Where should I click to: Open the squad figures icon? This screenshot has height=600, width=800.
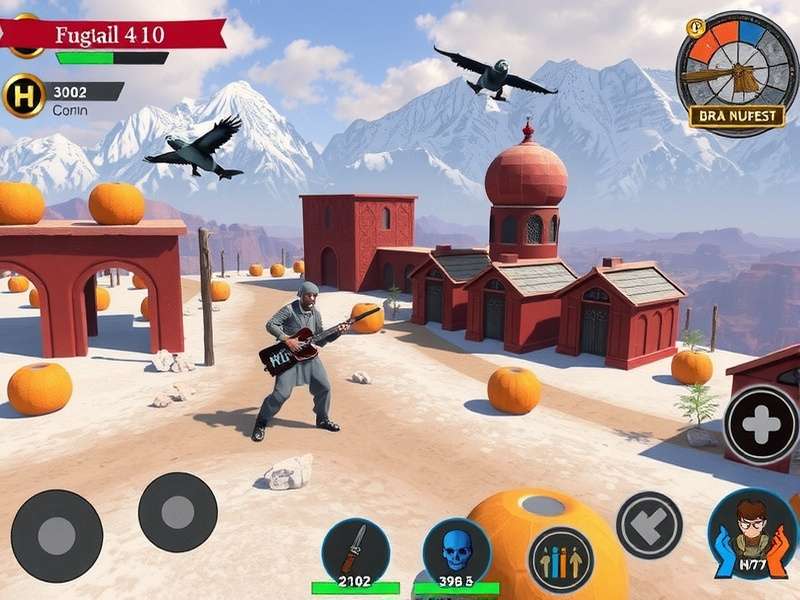tap(560, 559)
